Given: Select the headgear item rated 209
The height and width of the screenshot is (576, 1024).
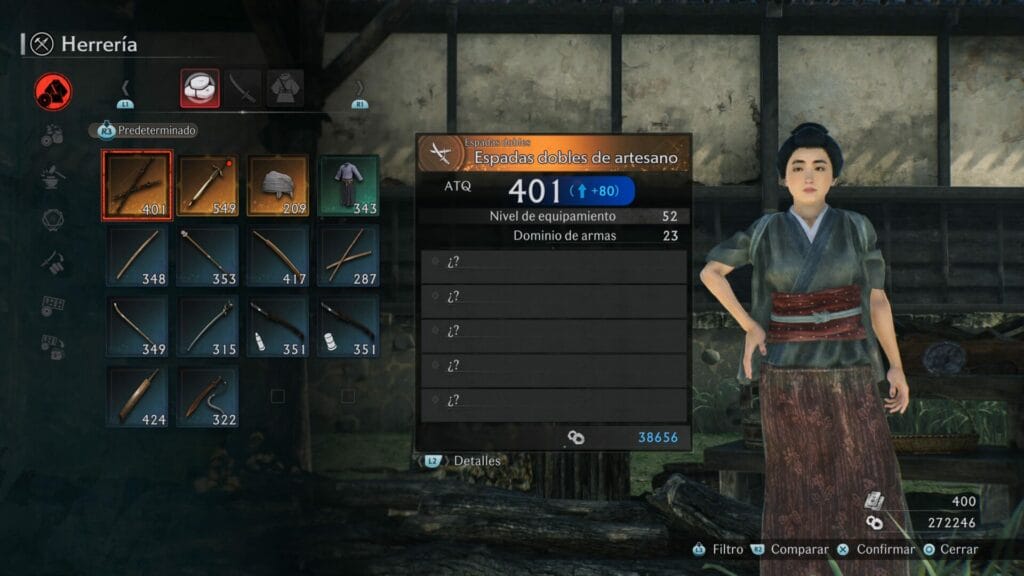Looking at the screenshot, I should click(x=278, y=185).
